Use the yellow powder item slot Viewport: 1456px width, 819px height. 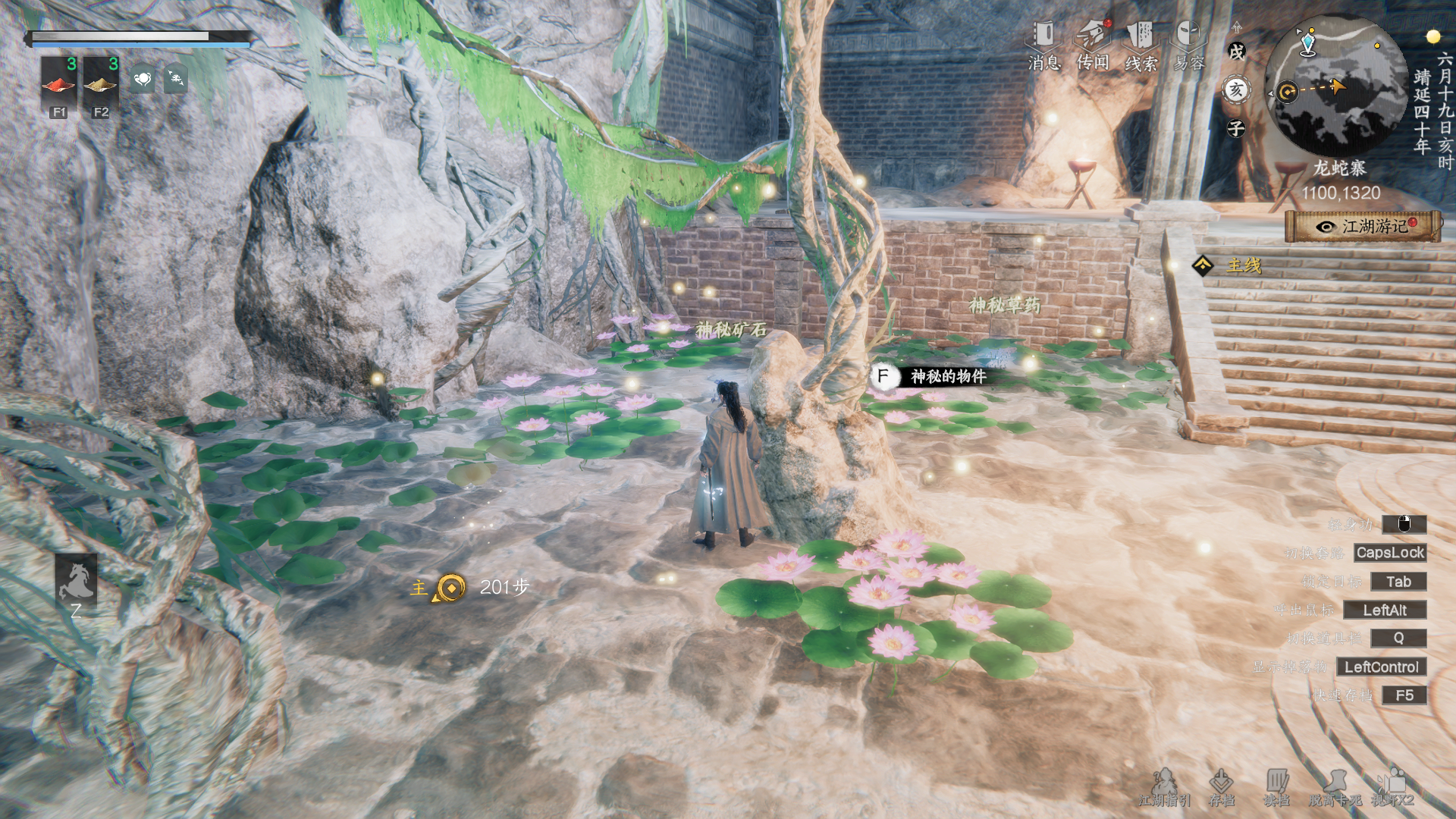[x=100, y=83]
